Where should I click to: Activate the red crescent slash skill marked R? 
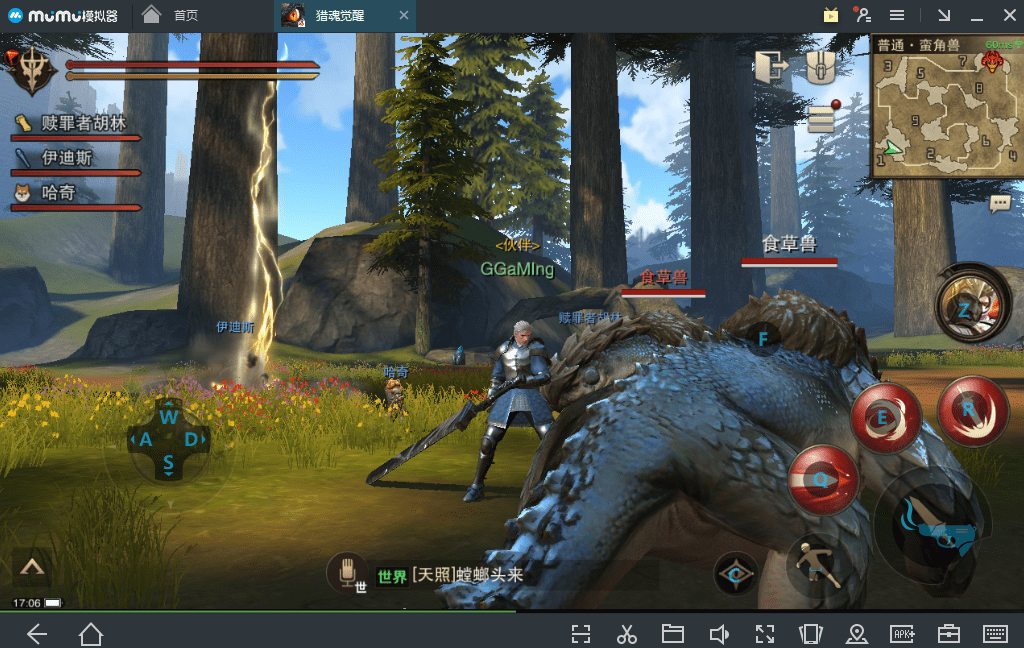pyautogui.click(x=972, y=410)
